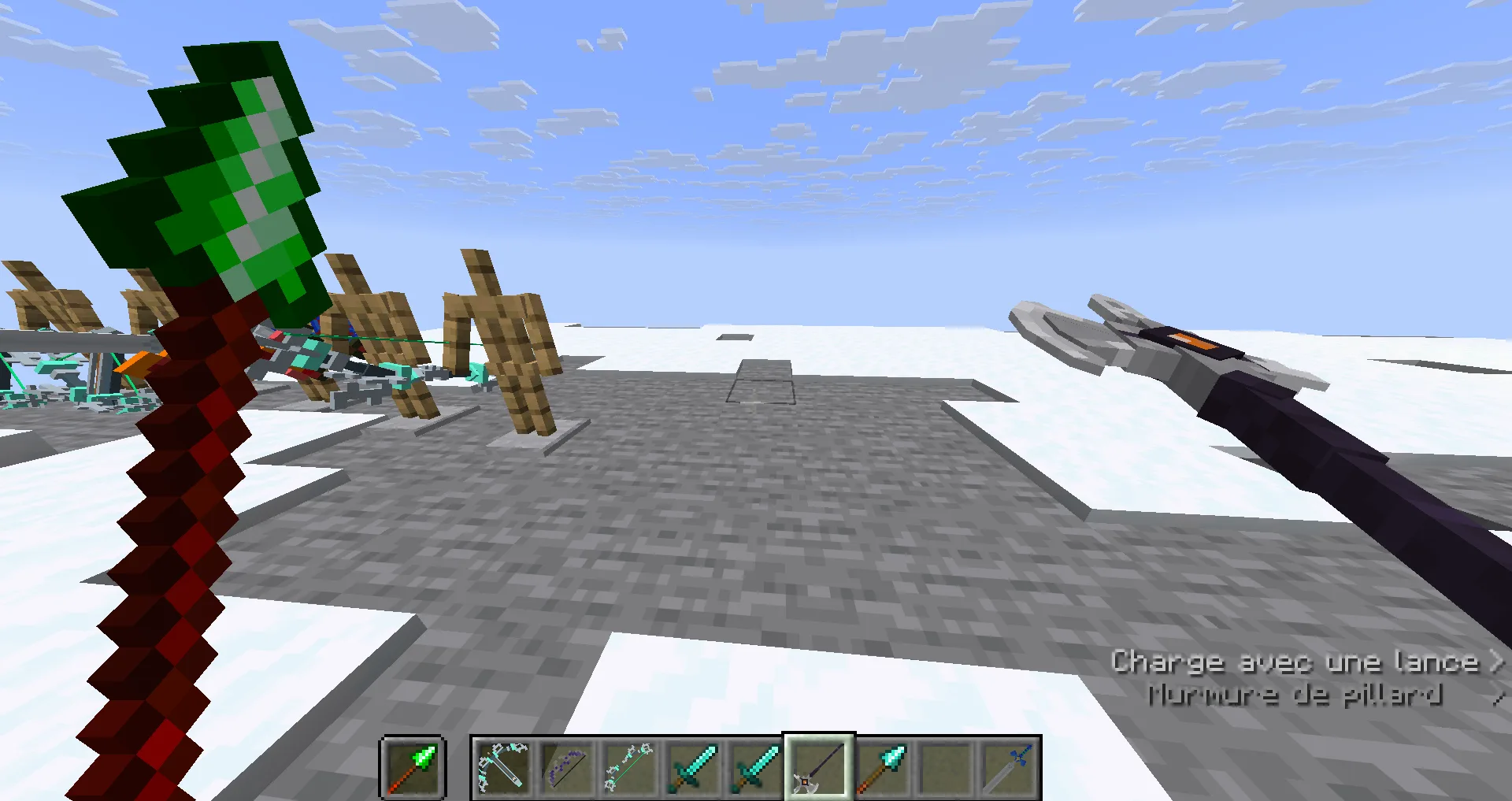Select the enchanted crossbow in the hotbar

pyautogui.click(x=502, y=768)
